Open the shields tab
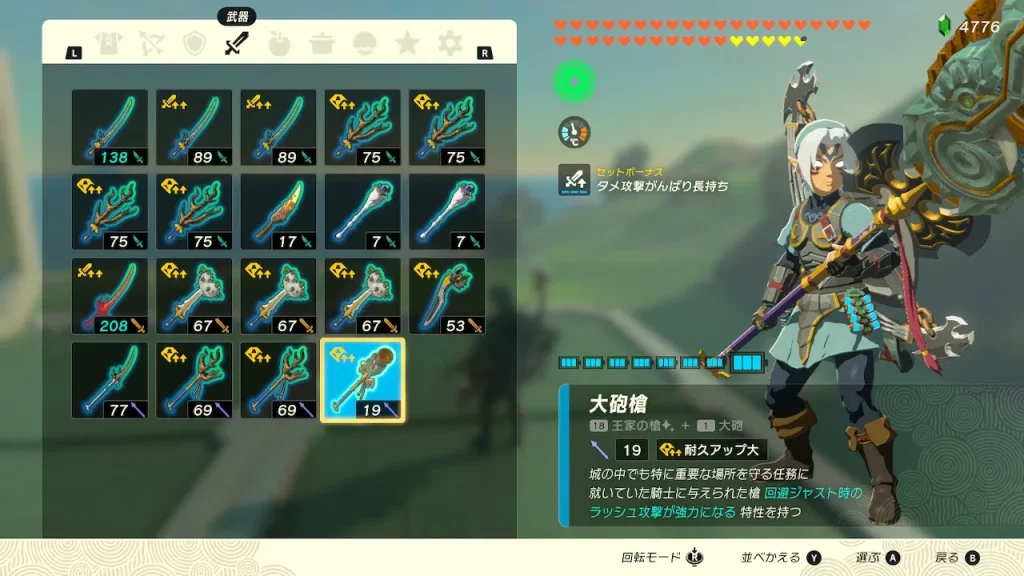 (x=194, y=44)
